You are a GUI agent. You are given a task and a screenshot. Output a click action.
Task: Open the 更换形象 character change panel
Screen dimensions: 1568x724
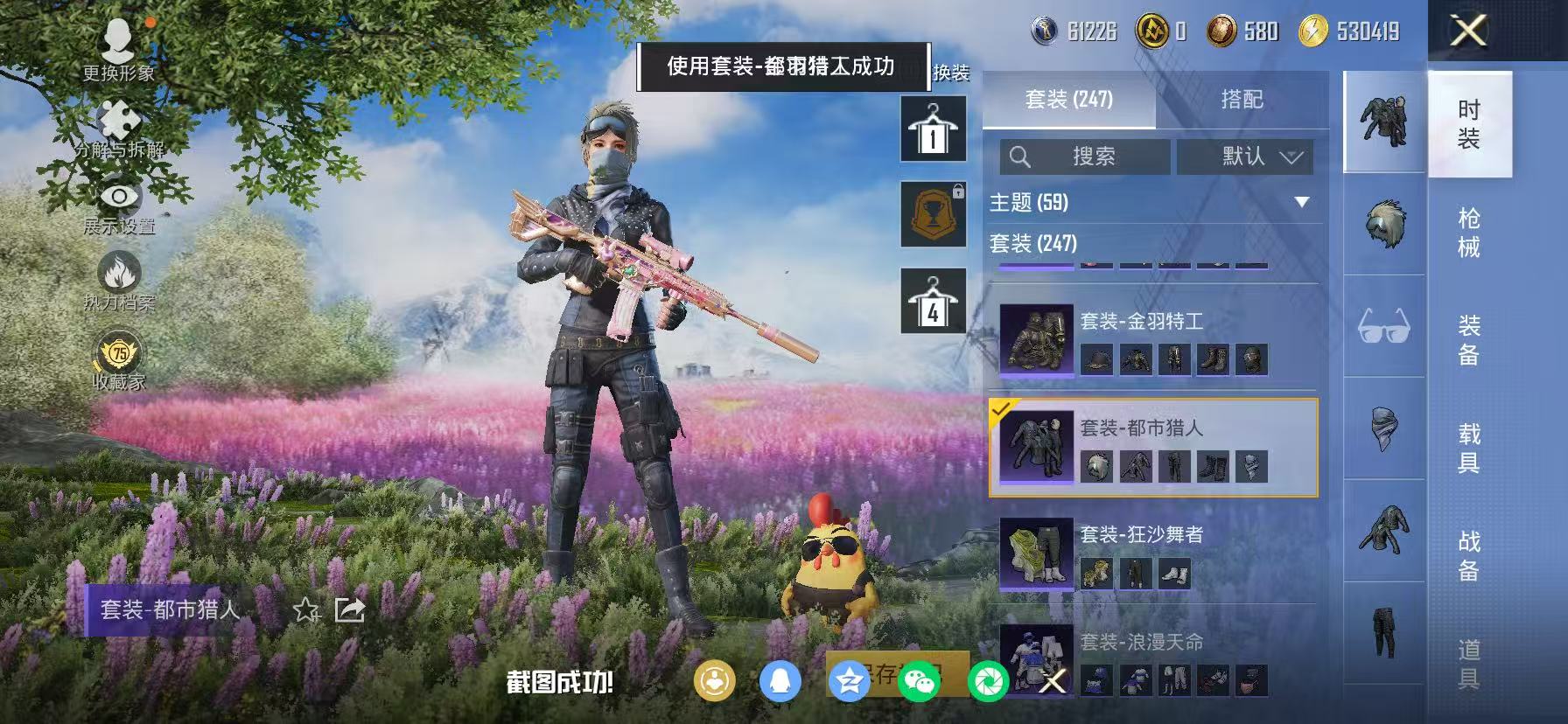point(118,48)
